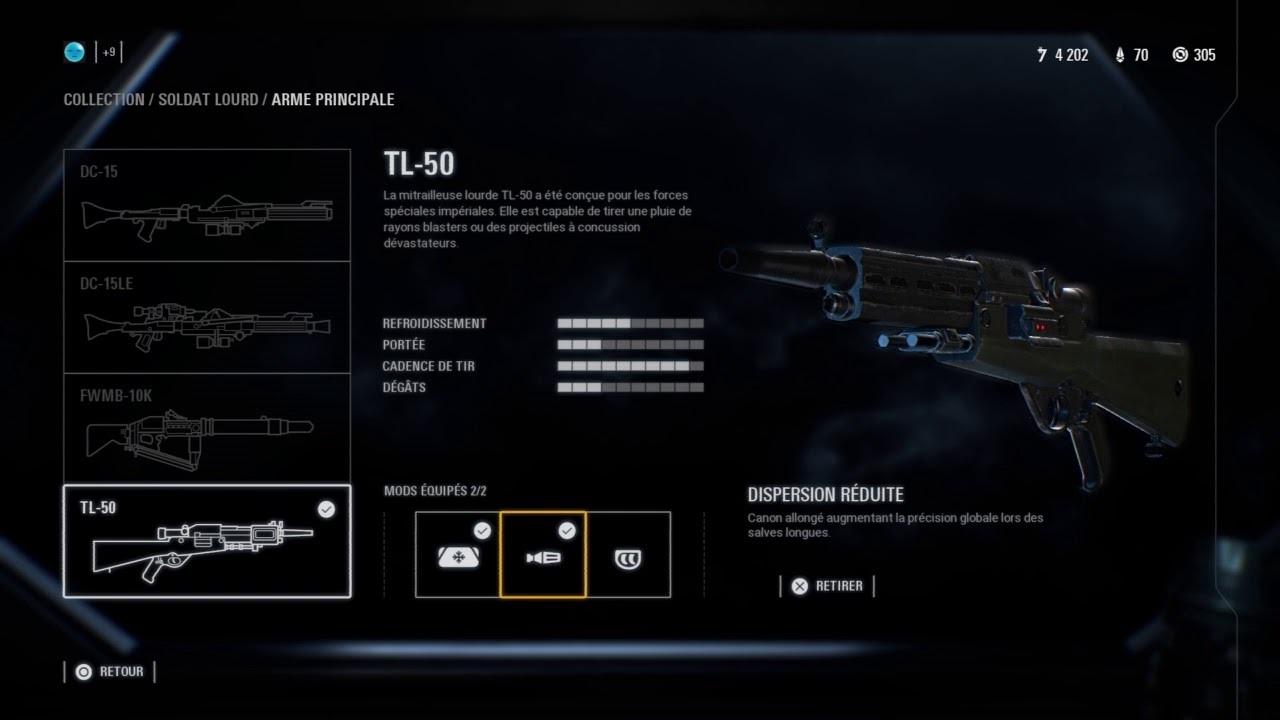Go back with the Retour button
This screenshot has height=720, width=1280.
point(110,672)
